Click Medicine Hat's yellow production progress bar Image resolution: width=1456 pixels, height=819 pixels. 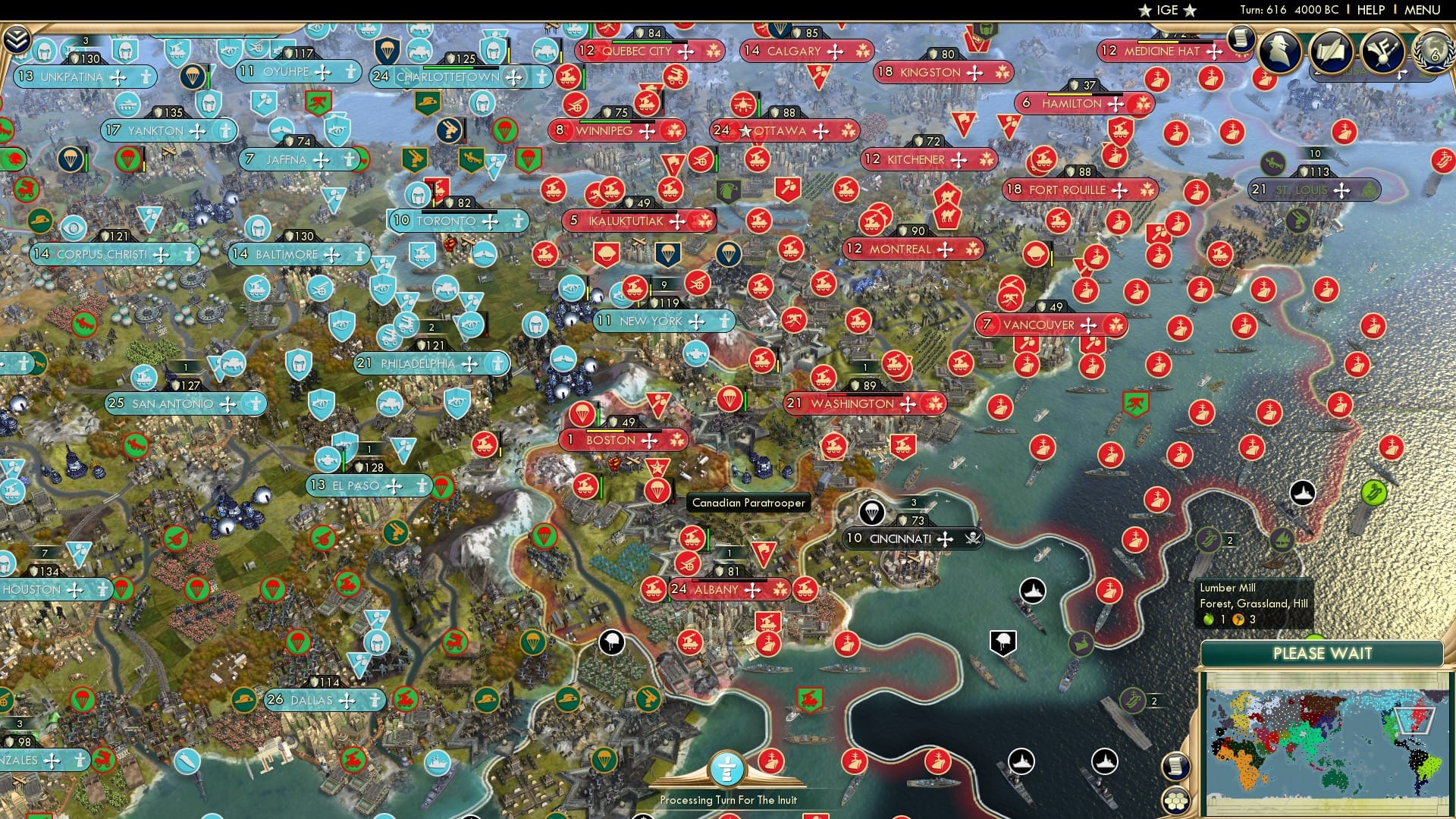1158,42
